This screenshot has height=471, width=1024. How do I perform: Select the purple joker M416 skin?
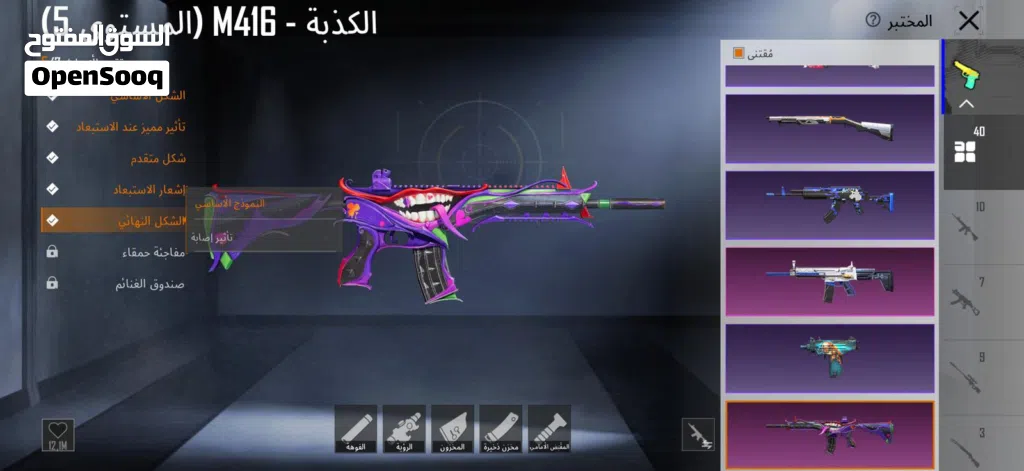(x=829, y=433)
